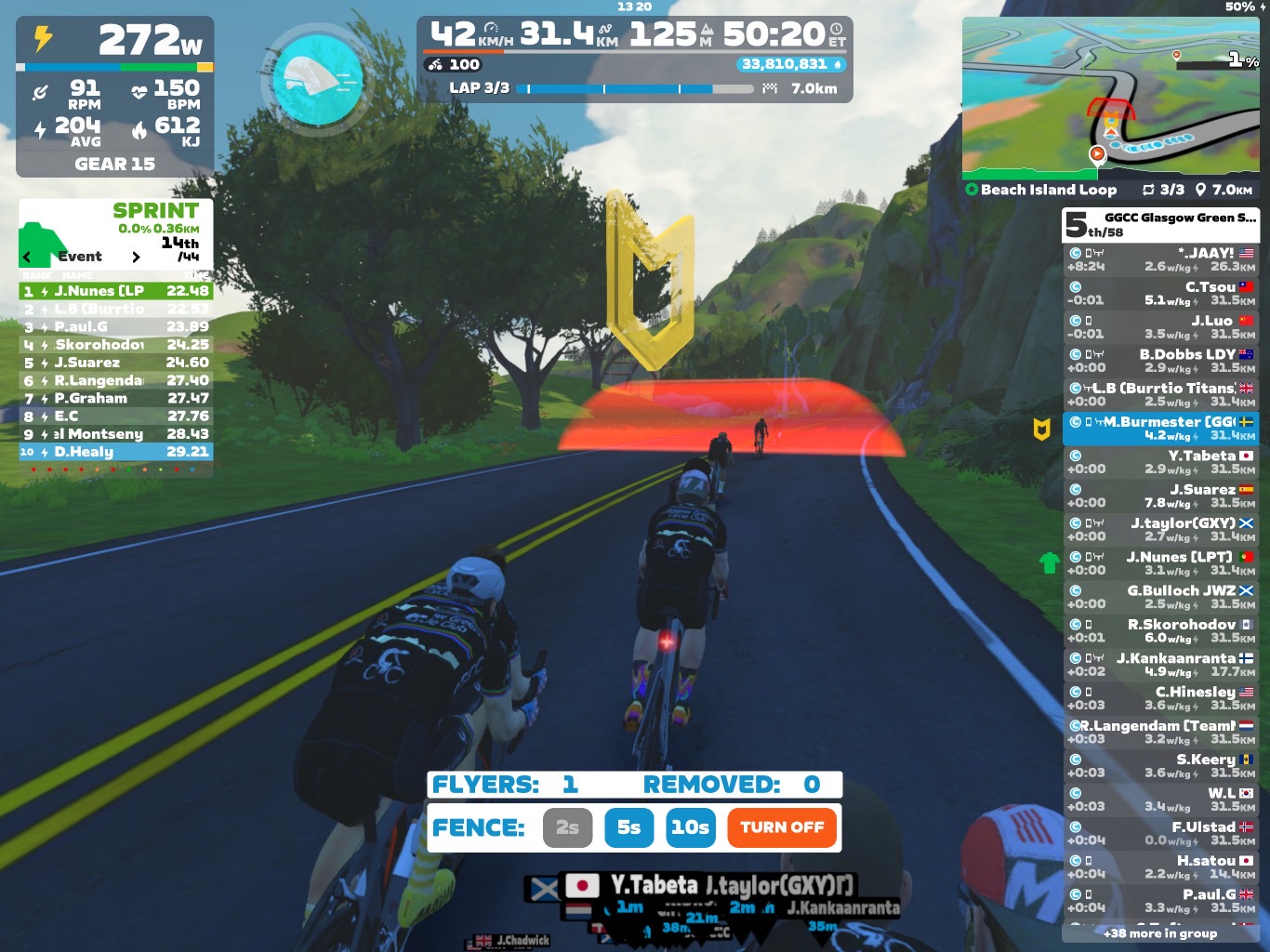Open the power and cadence stats panel
This screenshot has height=952, width=1270.
(114, 97)
